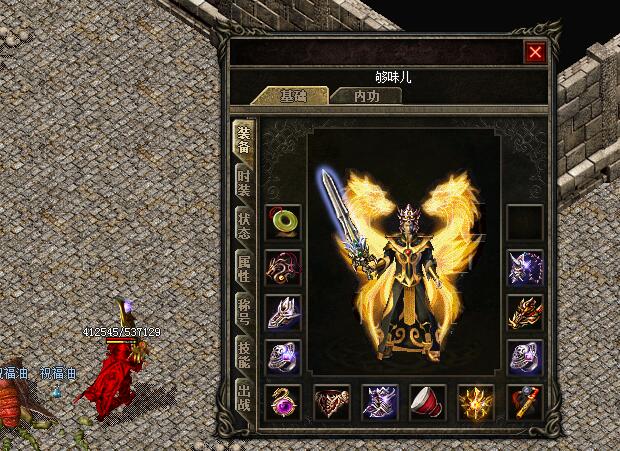Open the 称号 side tab

pyautogui.click(x=243, y=310)
